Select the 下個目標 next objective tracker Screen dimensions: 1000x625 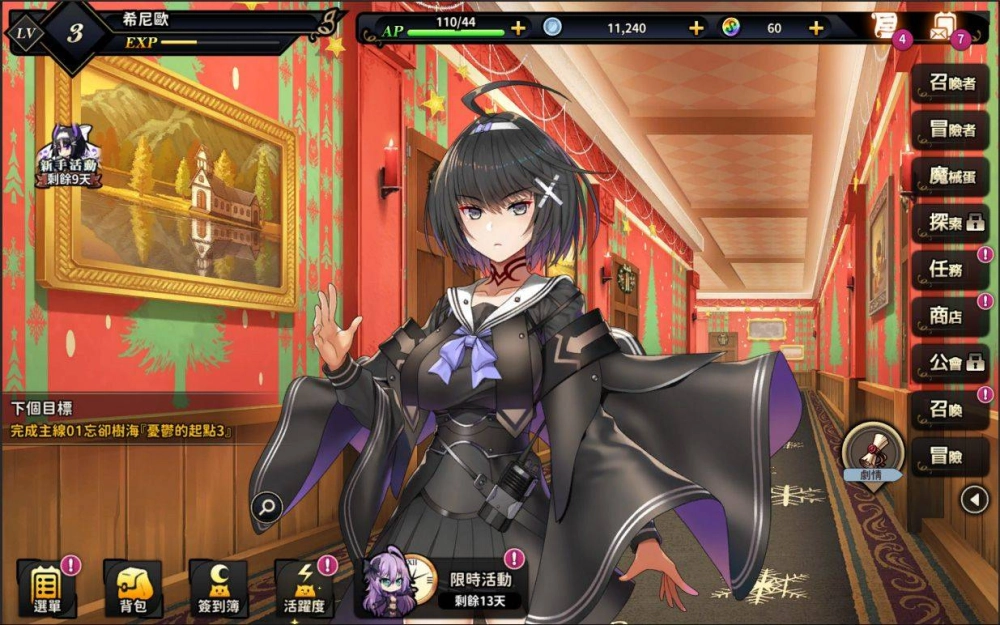(120, 420)
